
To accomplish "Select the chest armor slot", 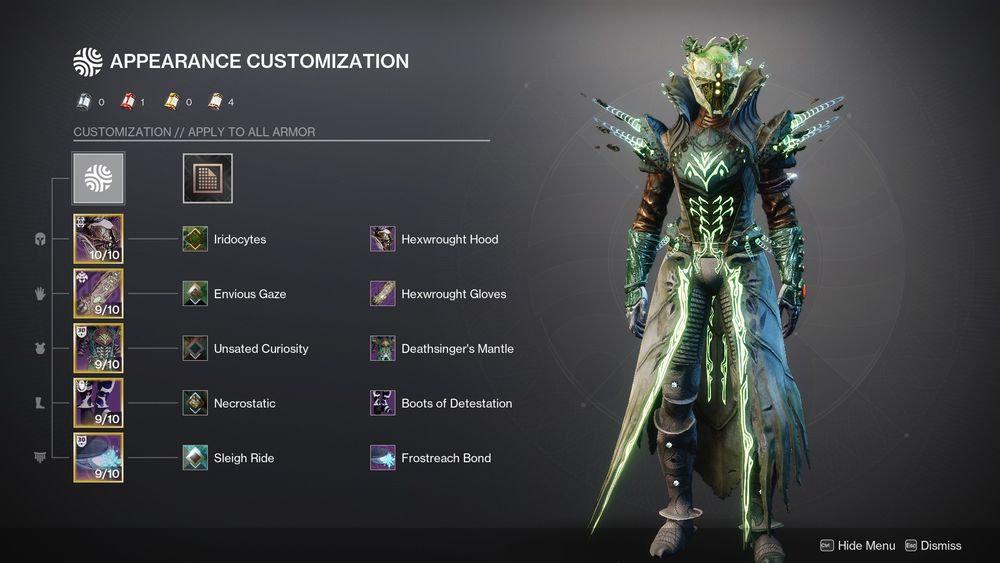I will (98, 348).
